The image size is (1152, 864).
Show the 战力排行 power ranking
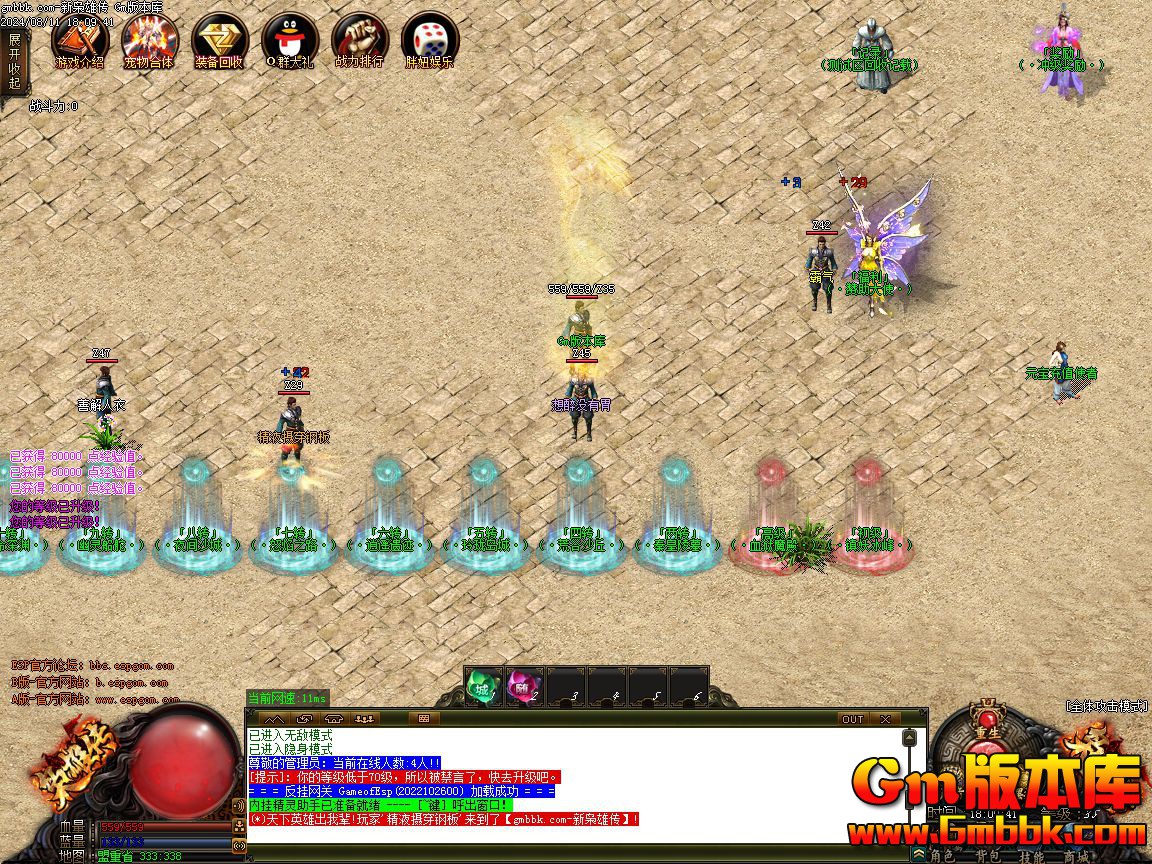(x=360, y=41)
